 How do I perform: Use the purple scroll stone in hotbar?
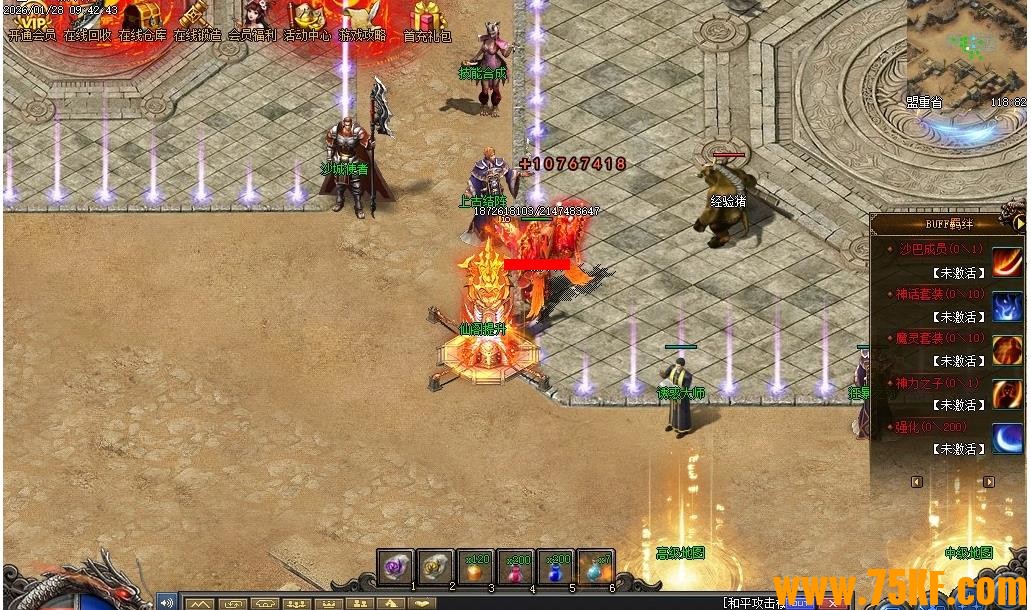tap(396, 567)
